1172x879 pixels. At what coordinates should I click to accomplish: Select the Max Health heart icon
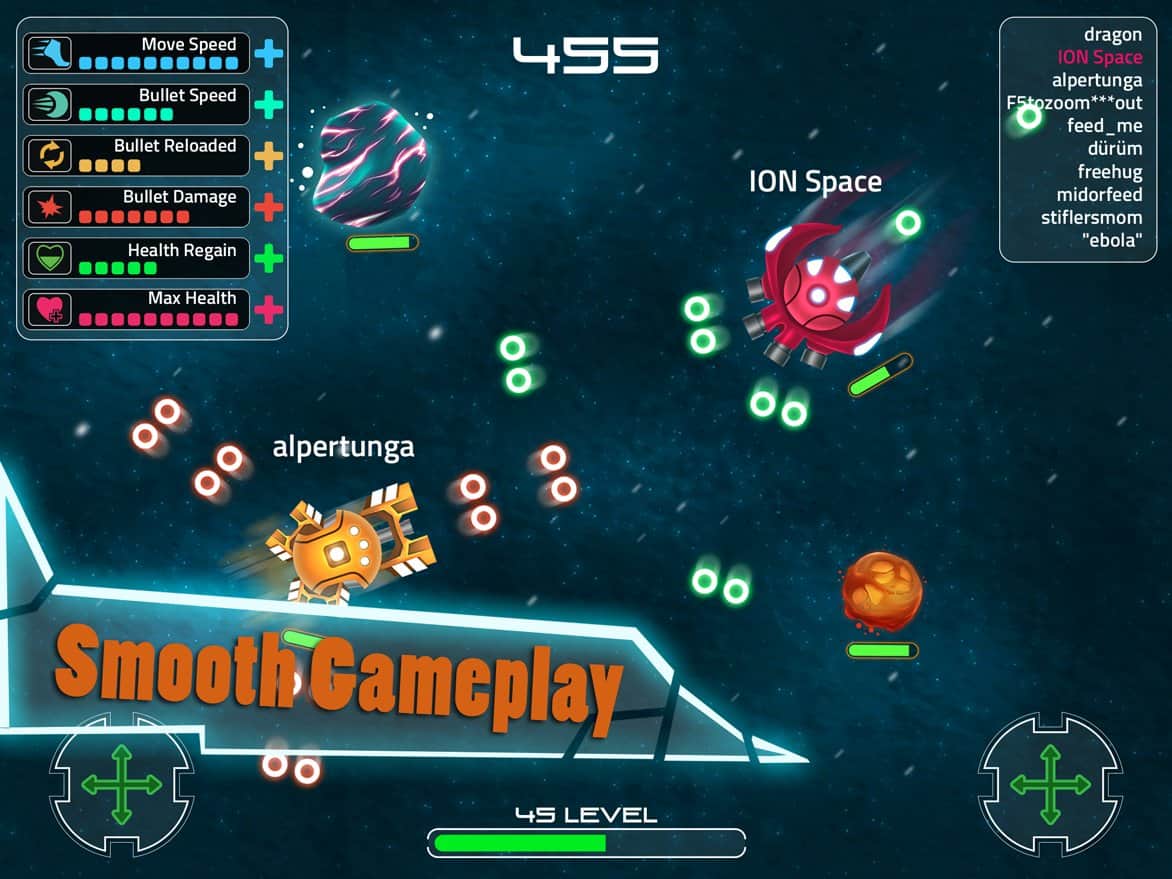coord(49,309)
